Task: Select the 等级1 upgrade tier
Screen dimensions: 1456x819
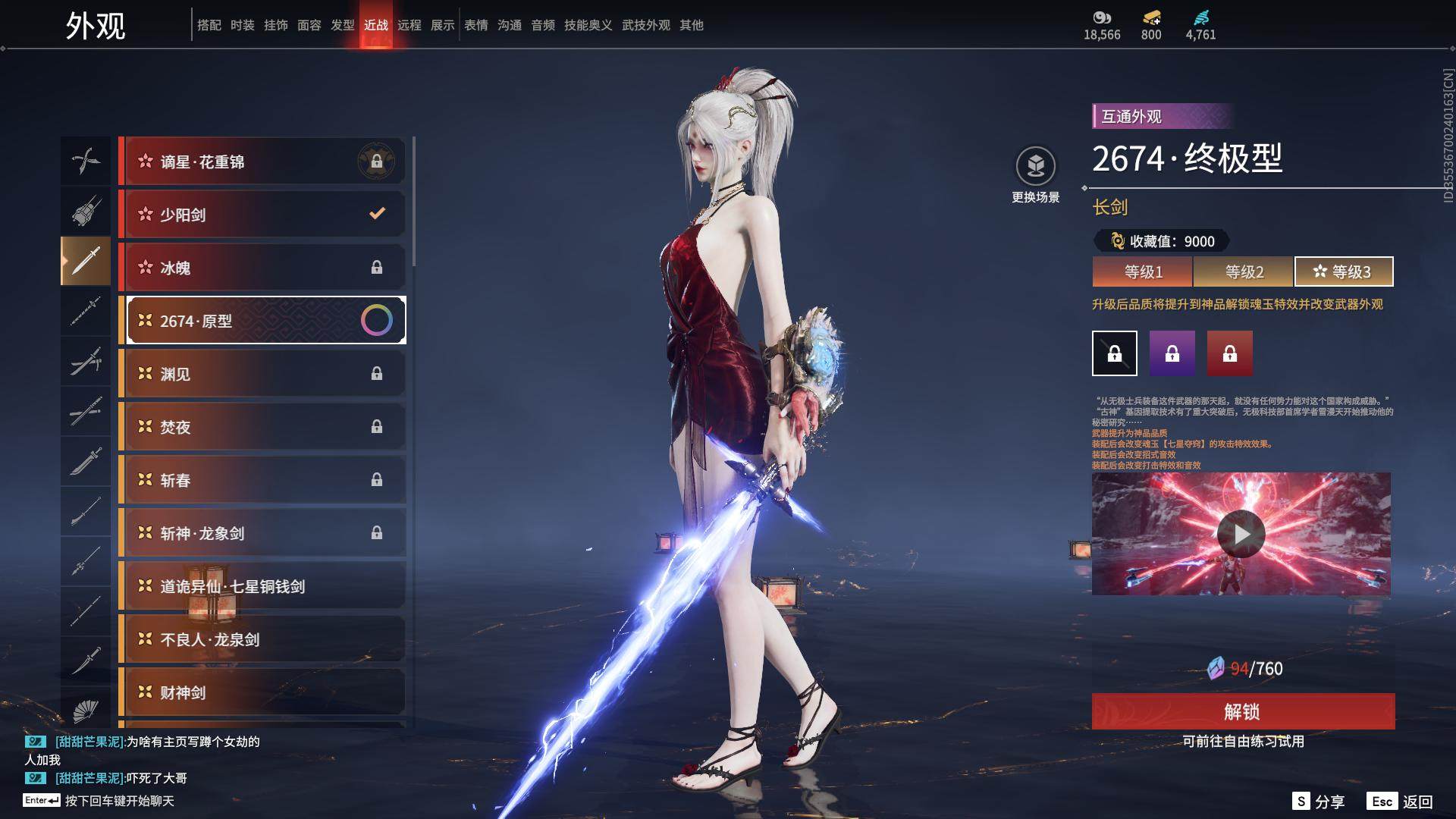Action: point(1143,271)
